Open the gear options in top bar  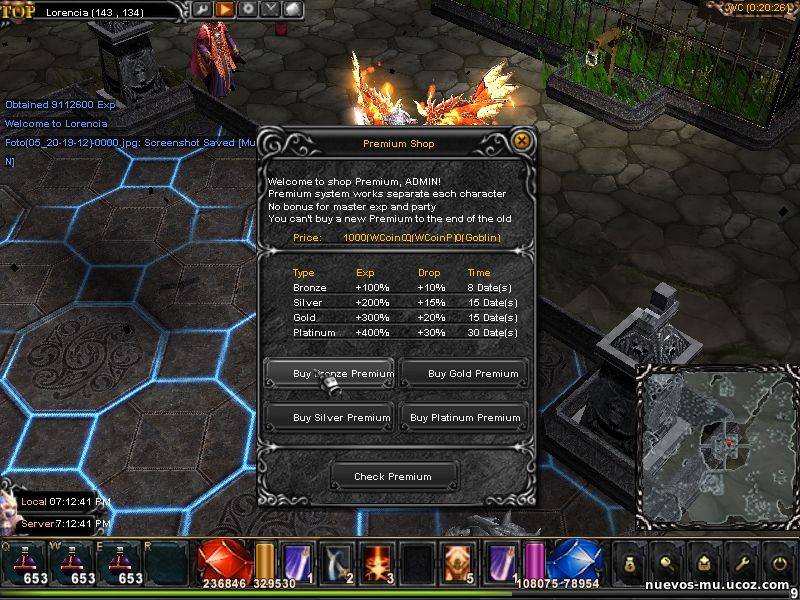coord(247,10)
